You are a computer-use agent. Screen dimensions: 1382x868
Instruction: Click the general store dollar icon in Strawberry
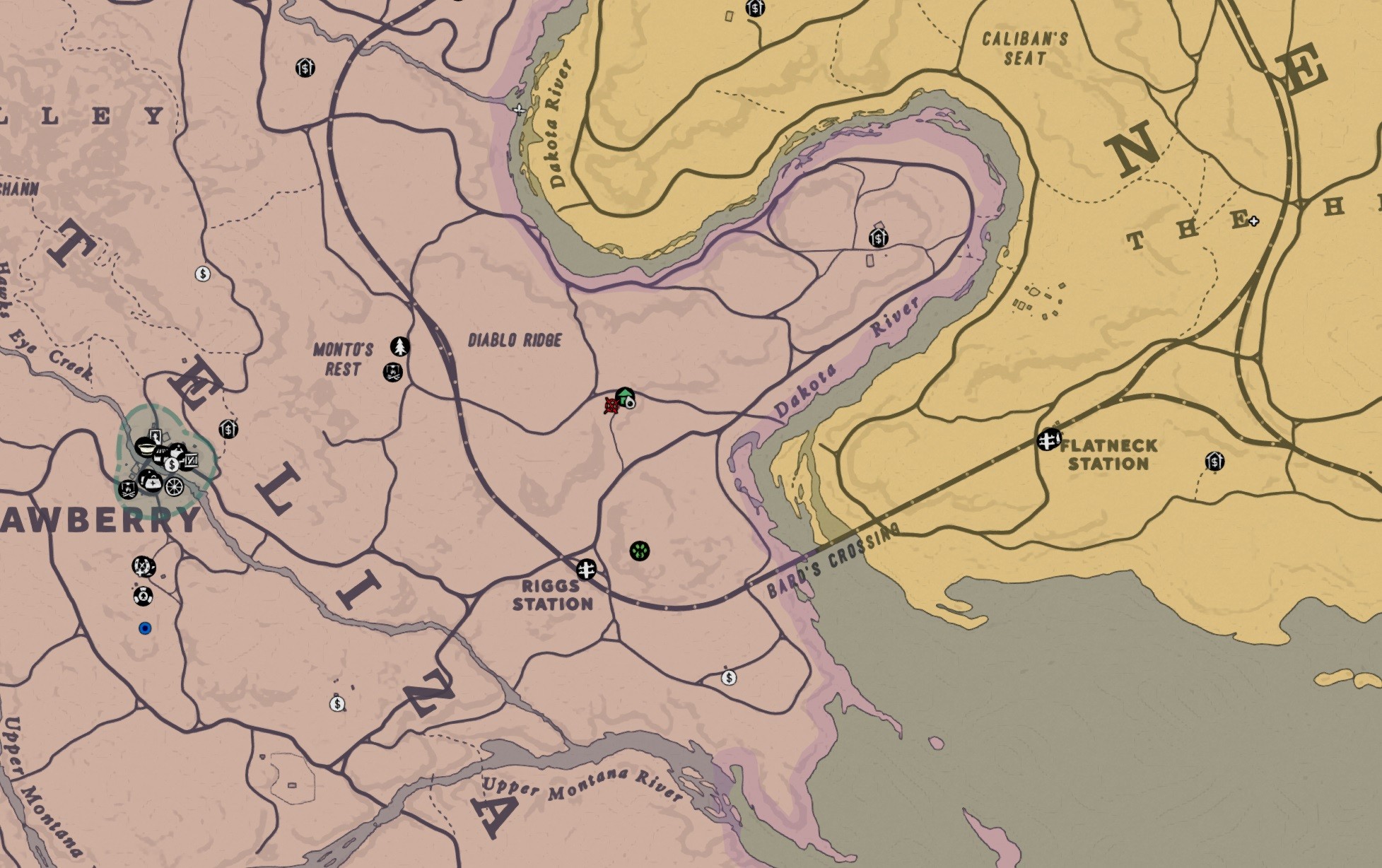click(172, 464)
